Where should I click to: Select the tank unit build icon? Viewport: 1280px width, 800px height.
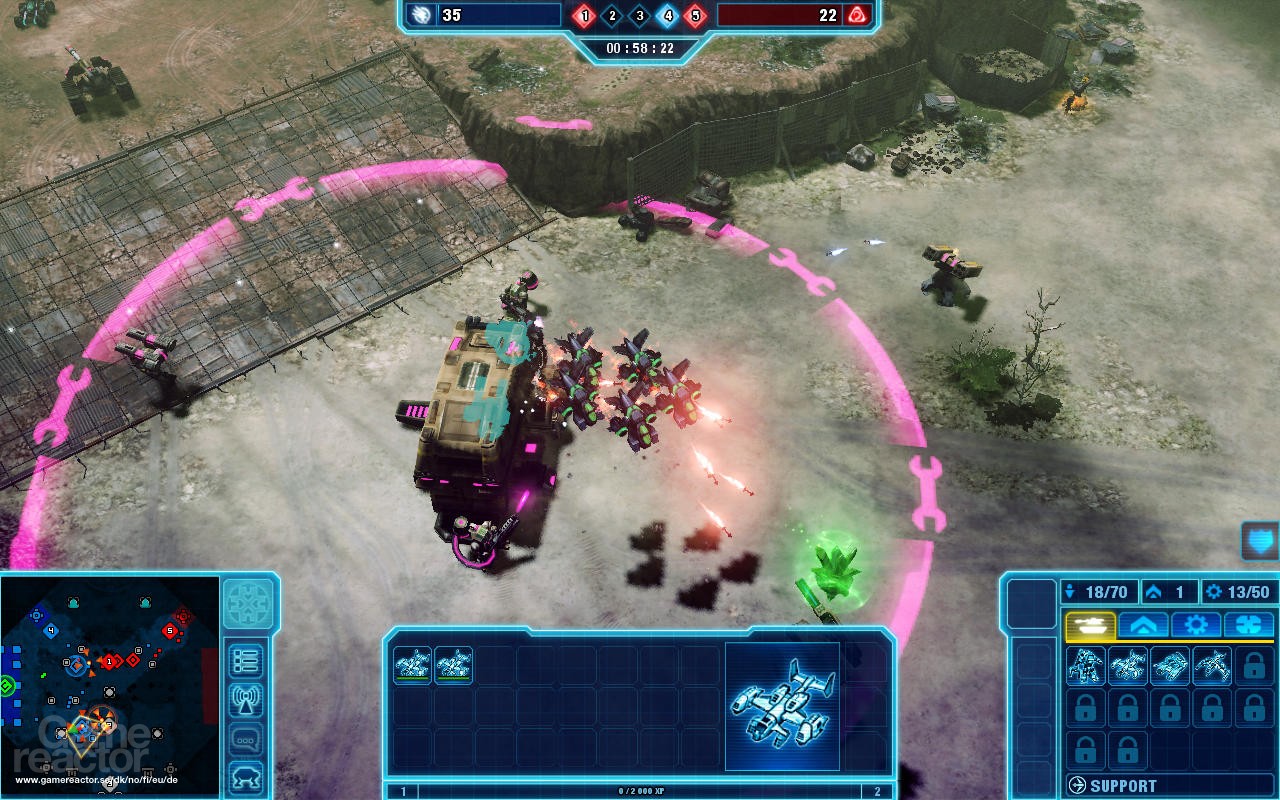point(1170,667)
